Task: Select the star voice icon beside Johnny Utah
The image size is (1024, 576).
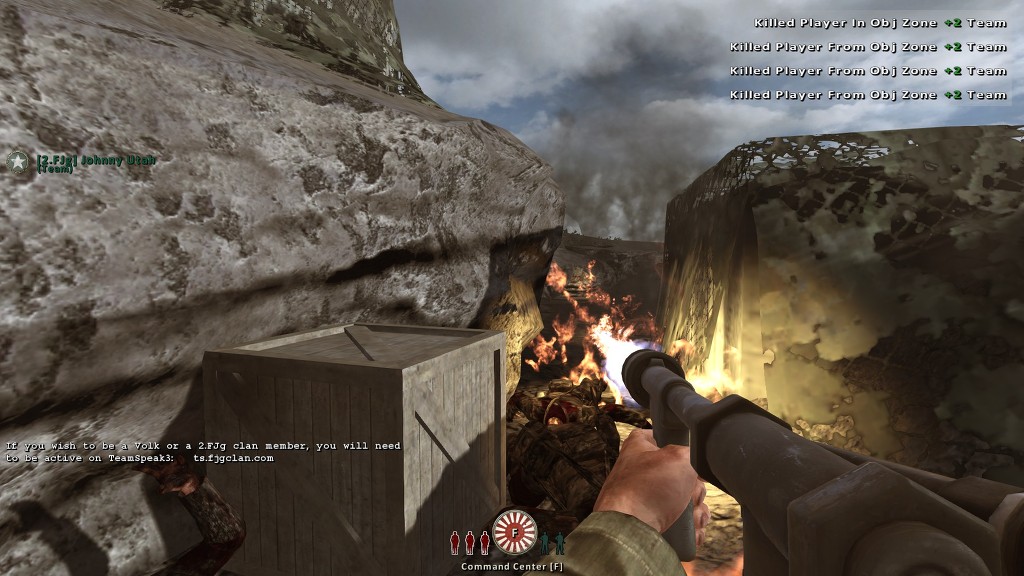Action: (x=18, y=162)
